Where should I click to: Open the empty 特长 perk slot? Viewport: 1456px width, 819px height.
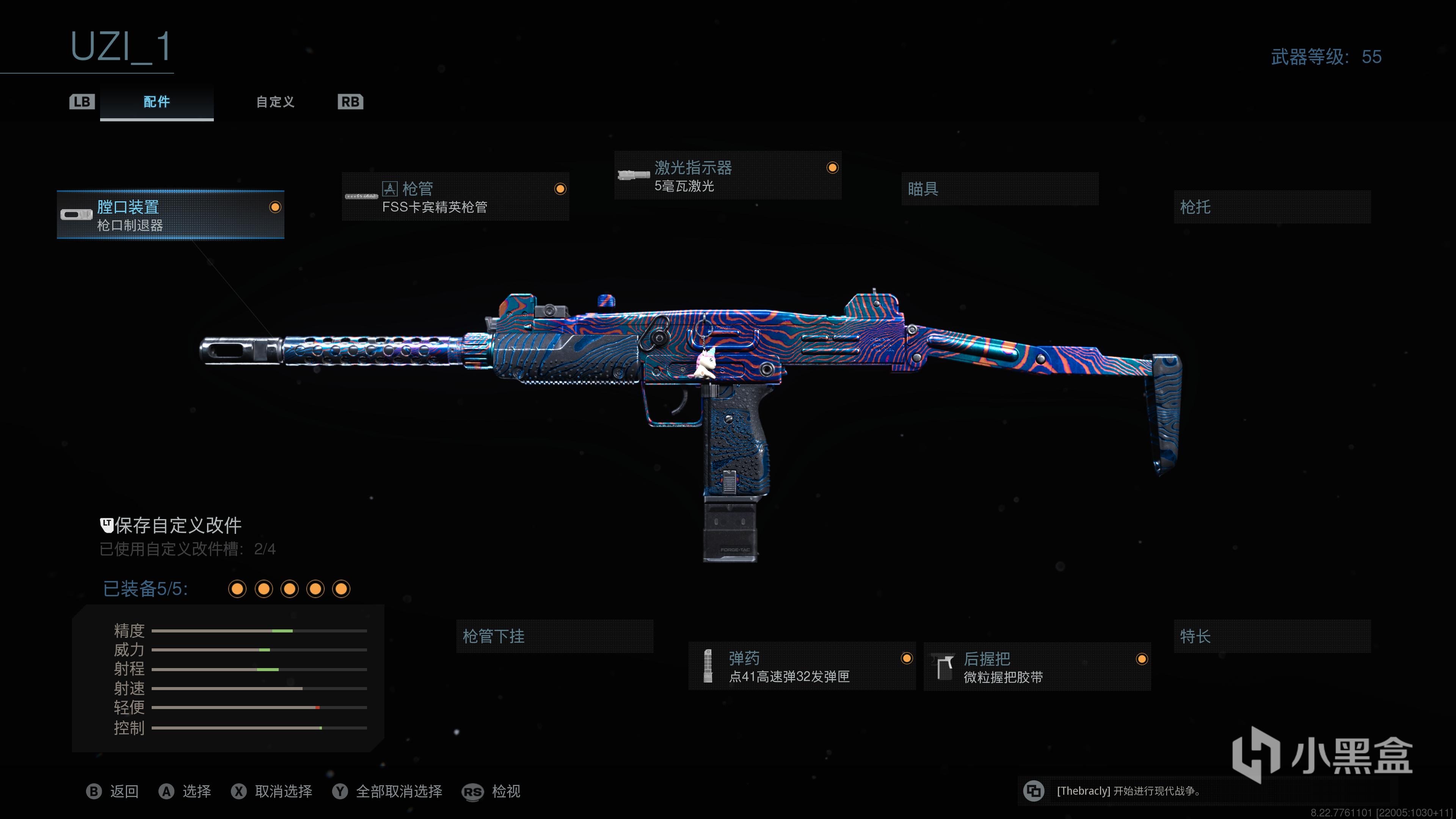pyautogui.click(x=1272, y=637)
